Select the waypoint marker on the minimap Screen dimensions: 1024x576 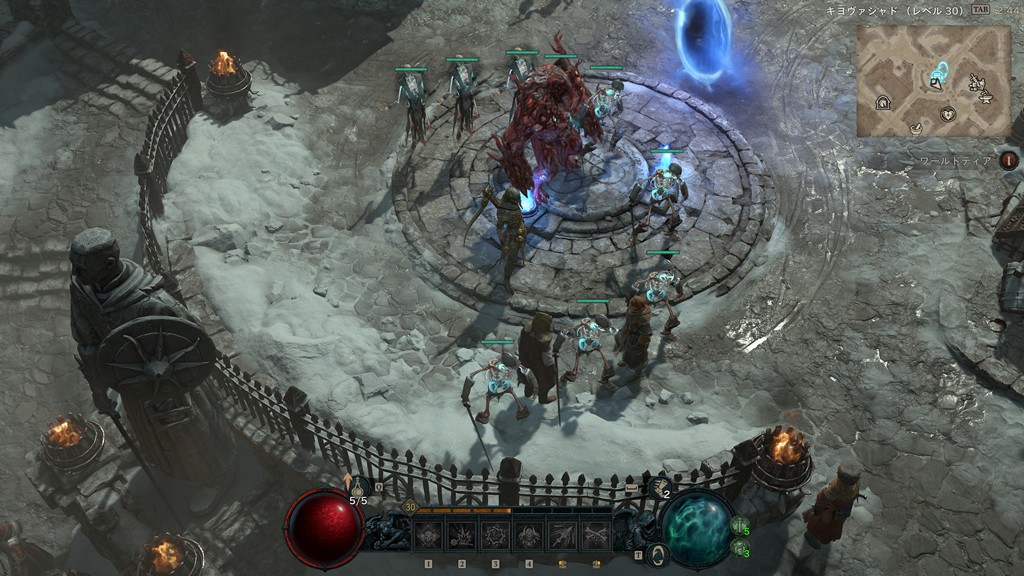click(940, 71)
